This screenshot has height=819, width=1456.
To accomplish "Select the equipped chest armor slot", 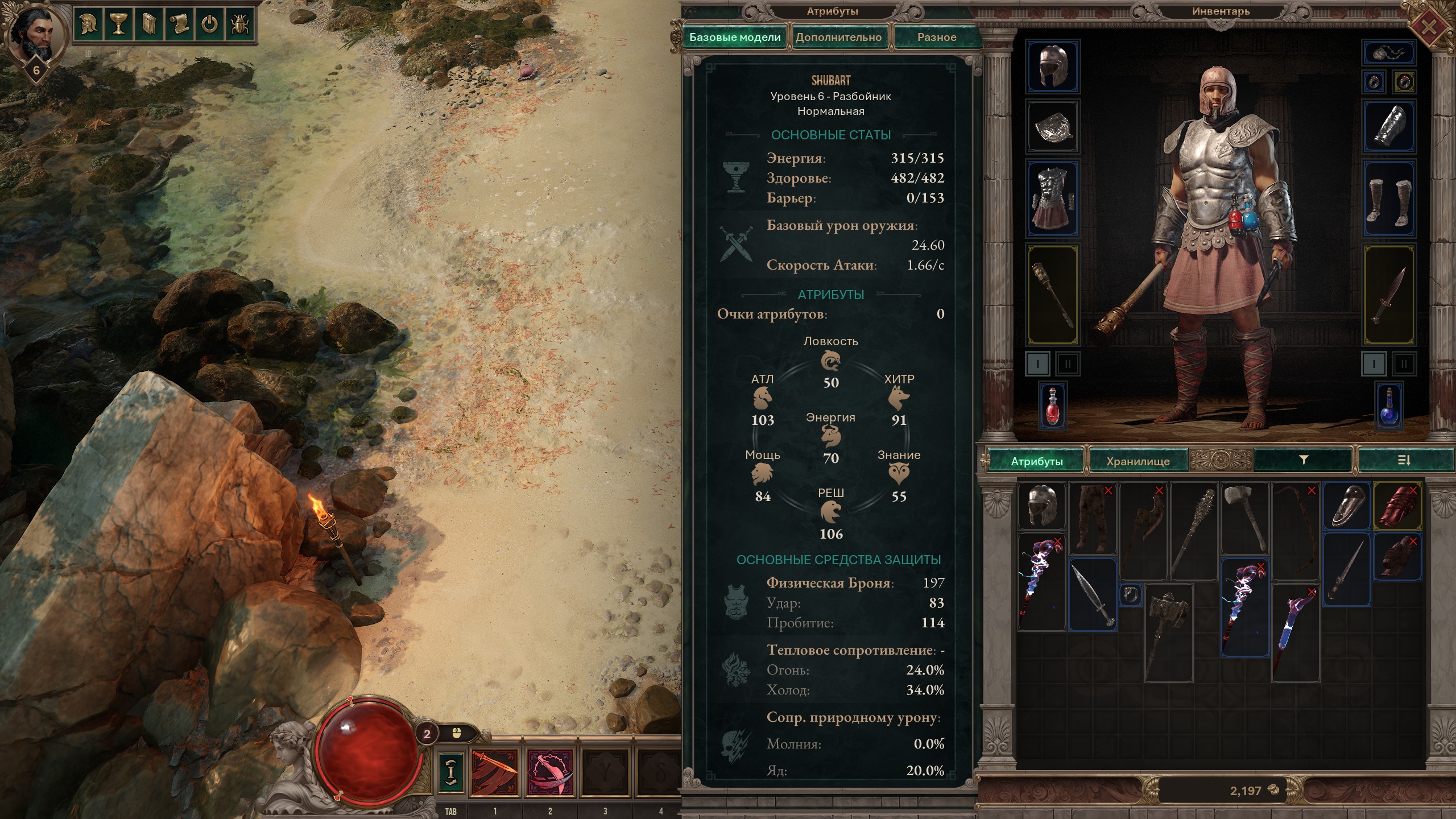I will coord(1052,199).
